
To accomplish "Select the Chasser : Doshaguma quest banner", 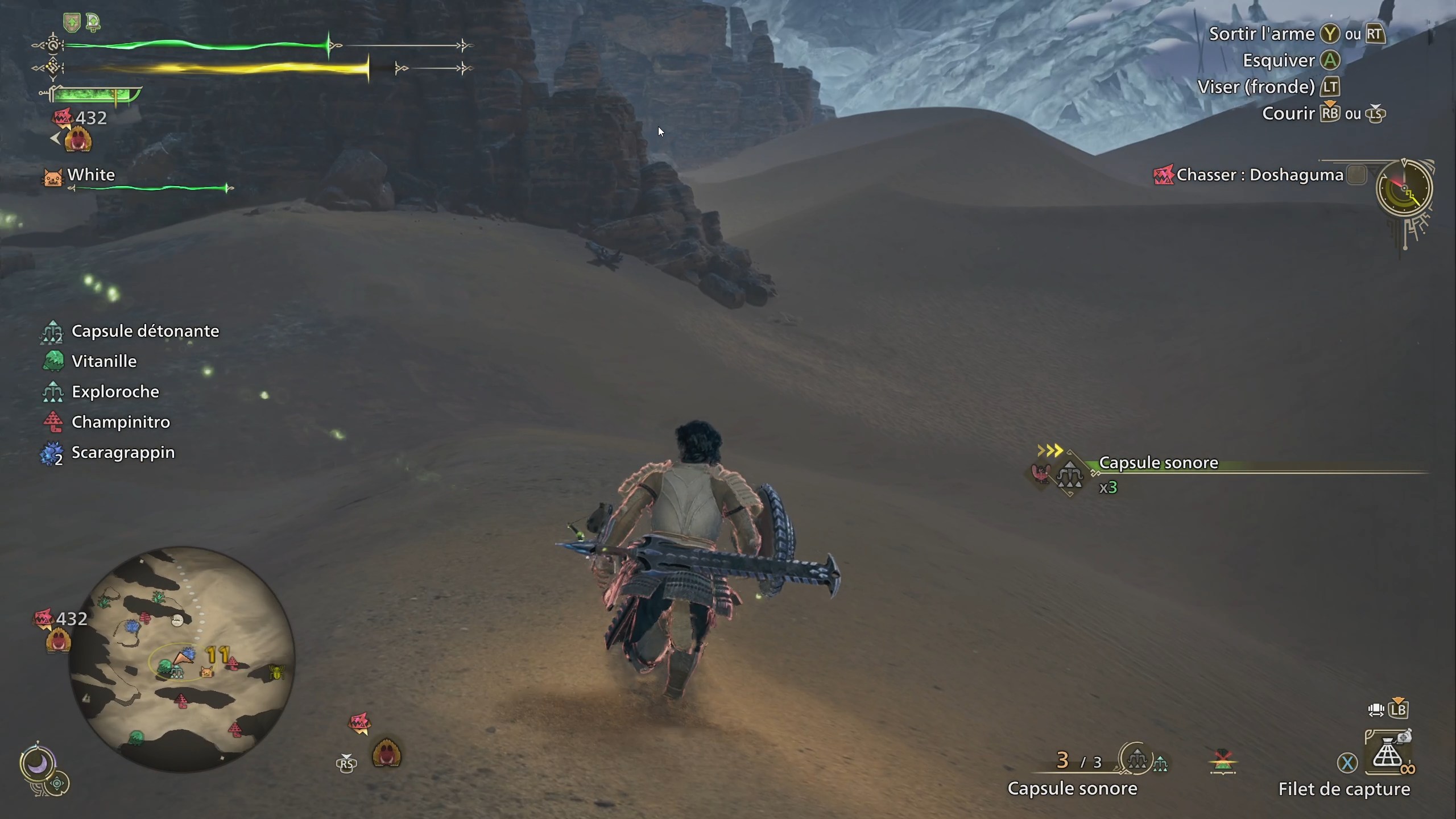I will coord(1260,175).
